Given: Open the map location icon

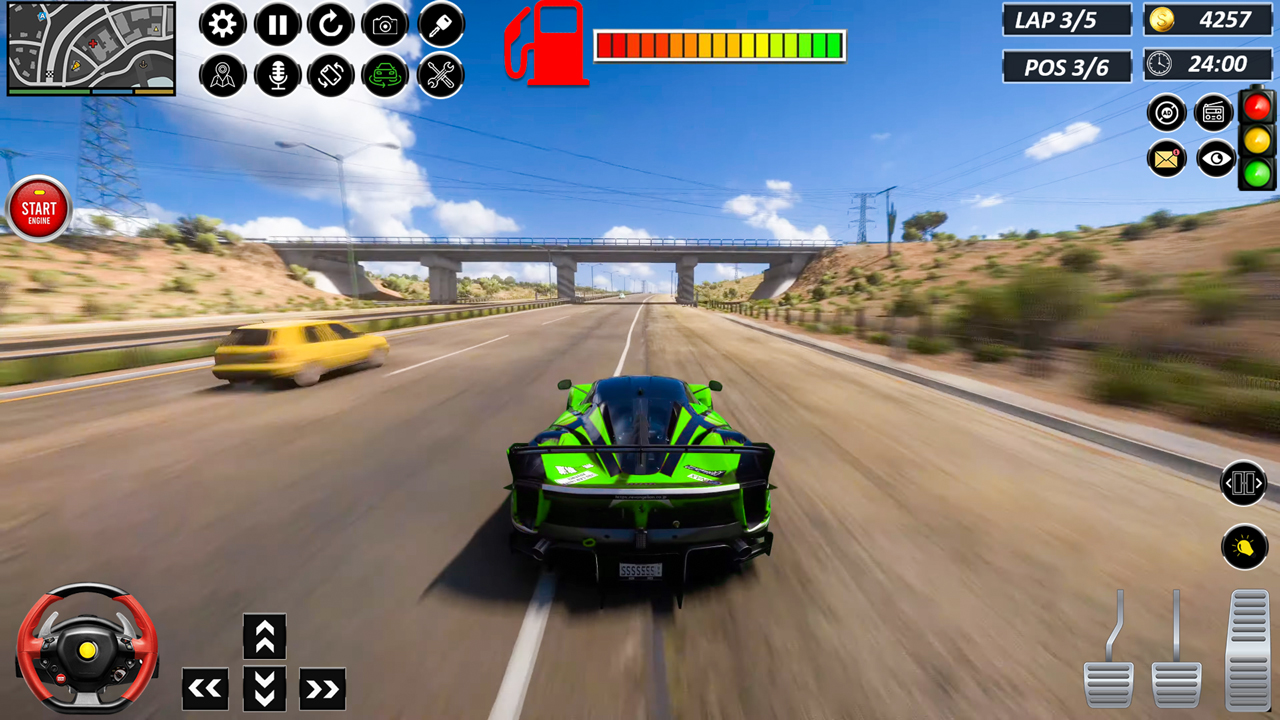Looking at the screenshot, I should coord(222,76).
